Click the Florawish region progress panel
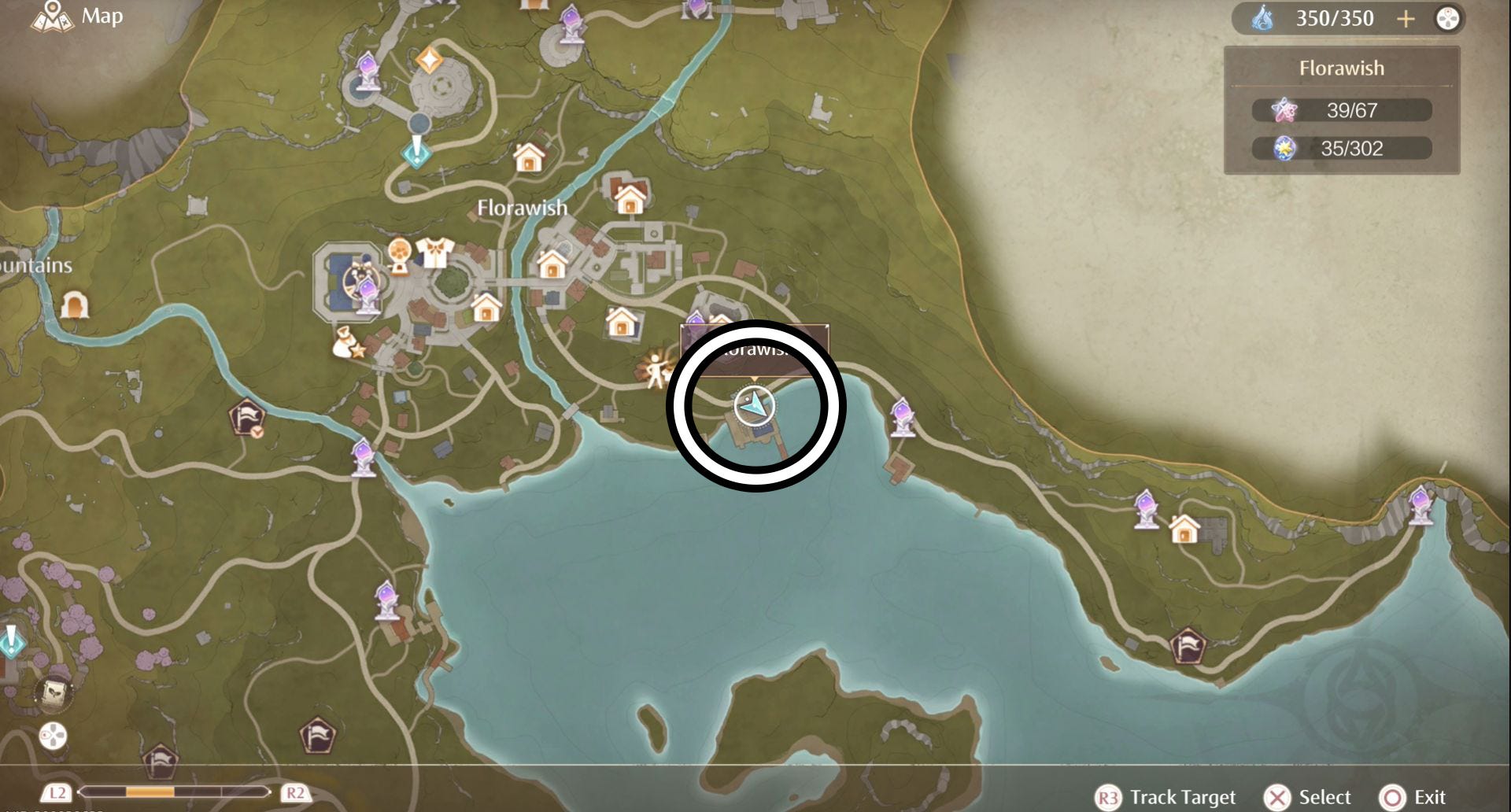The image size is (1511, 812). [x=1342, y=110]
